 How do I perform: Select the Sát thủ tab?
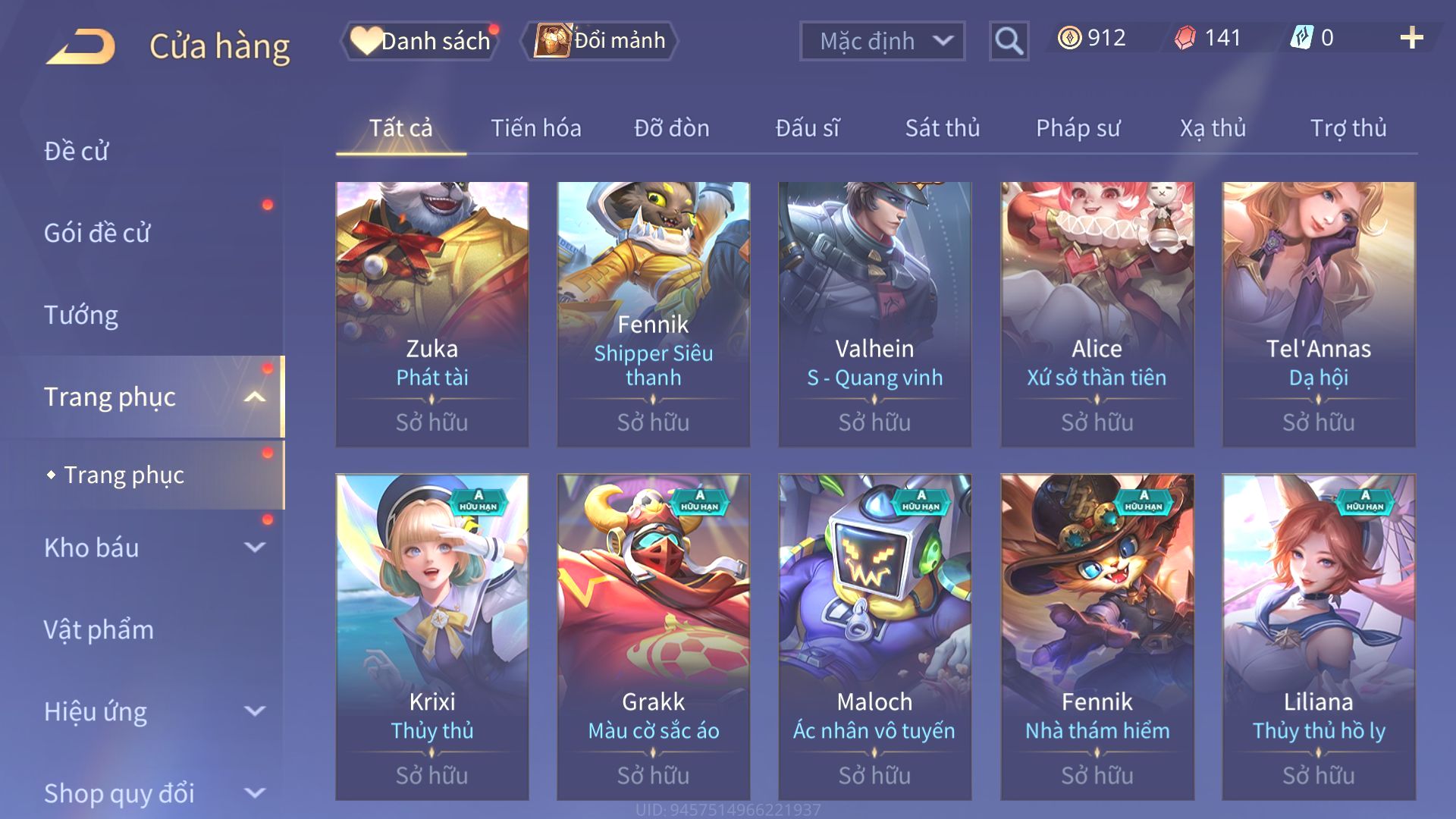pyautogui.click(x=943, y=128)
